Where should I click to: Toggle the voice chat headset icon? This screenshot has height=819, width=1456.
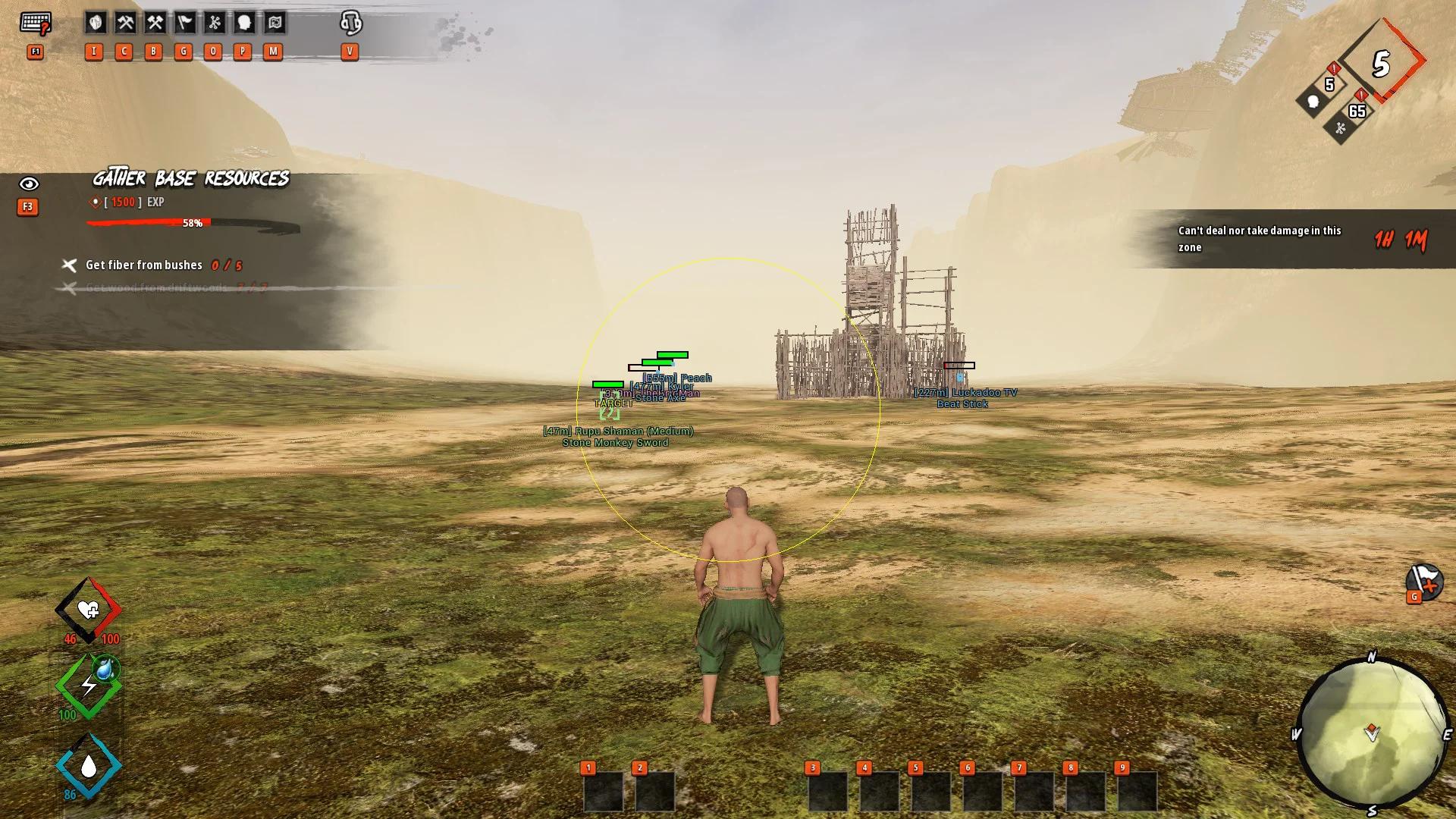tap(350, 23)
